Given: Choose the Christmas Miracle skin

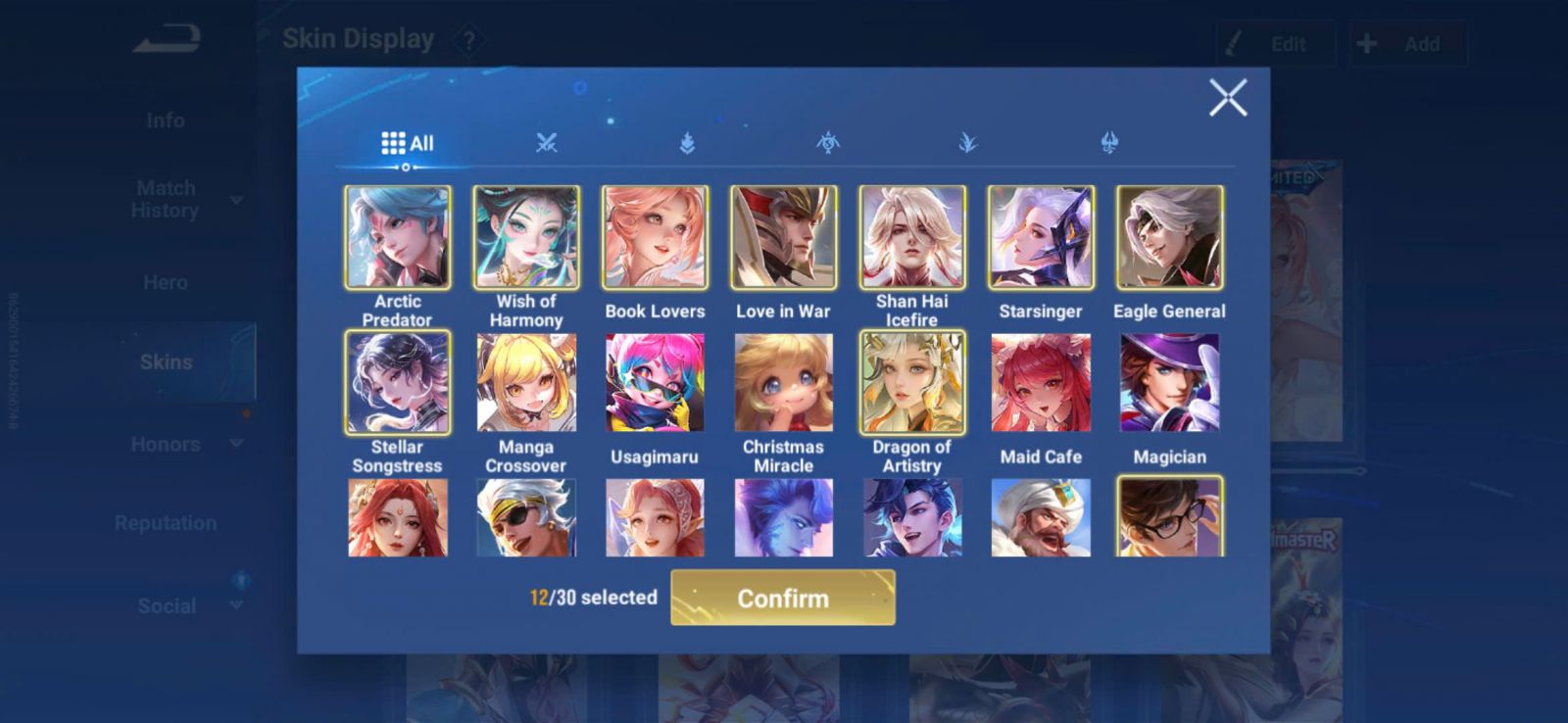Looking at the screenshot, I should (783, 383).
